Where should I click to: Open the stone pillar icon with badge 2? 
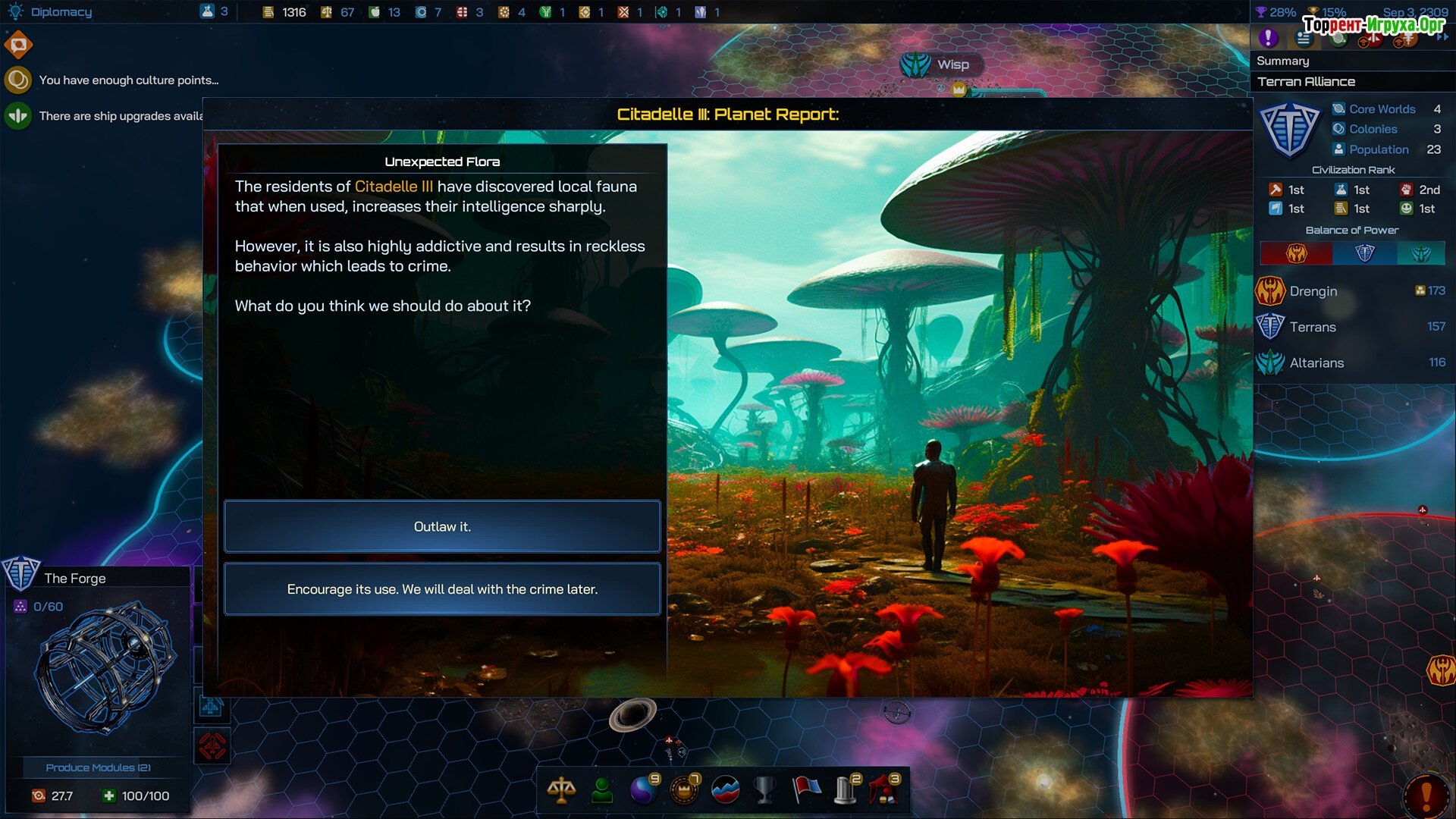point(846,789)
